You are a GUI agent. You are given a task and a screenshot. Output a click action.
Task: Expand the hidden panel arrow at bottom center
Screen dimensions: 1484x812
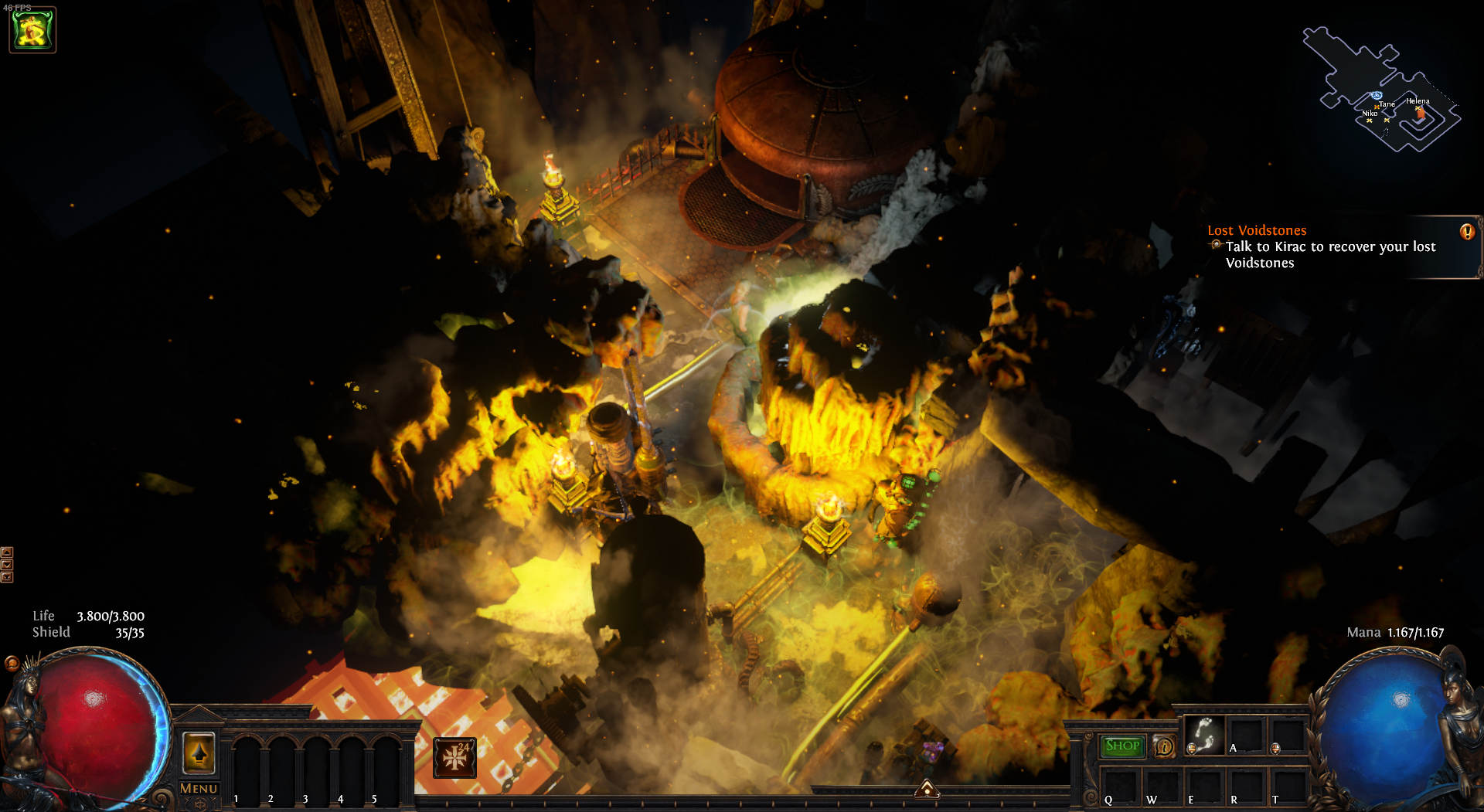[927, 789]
